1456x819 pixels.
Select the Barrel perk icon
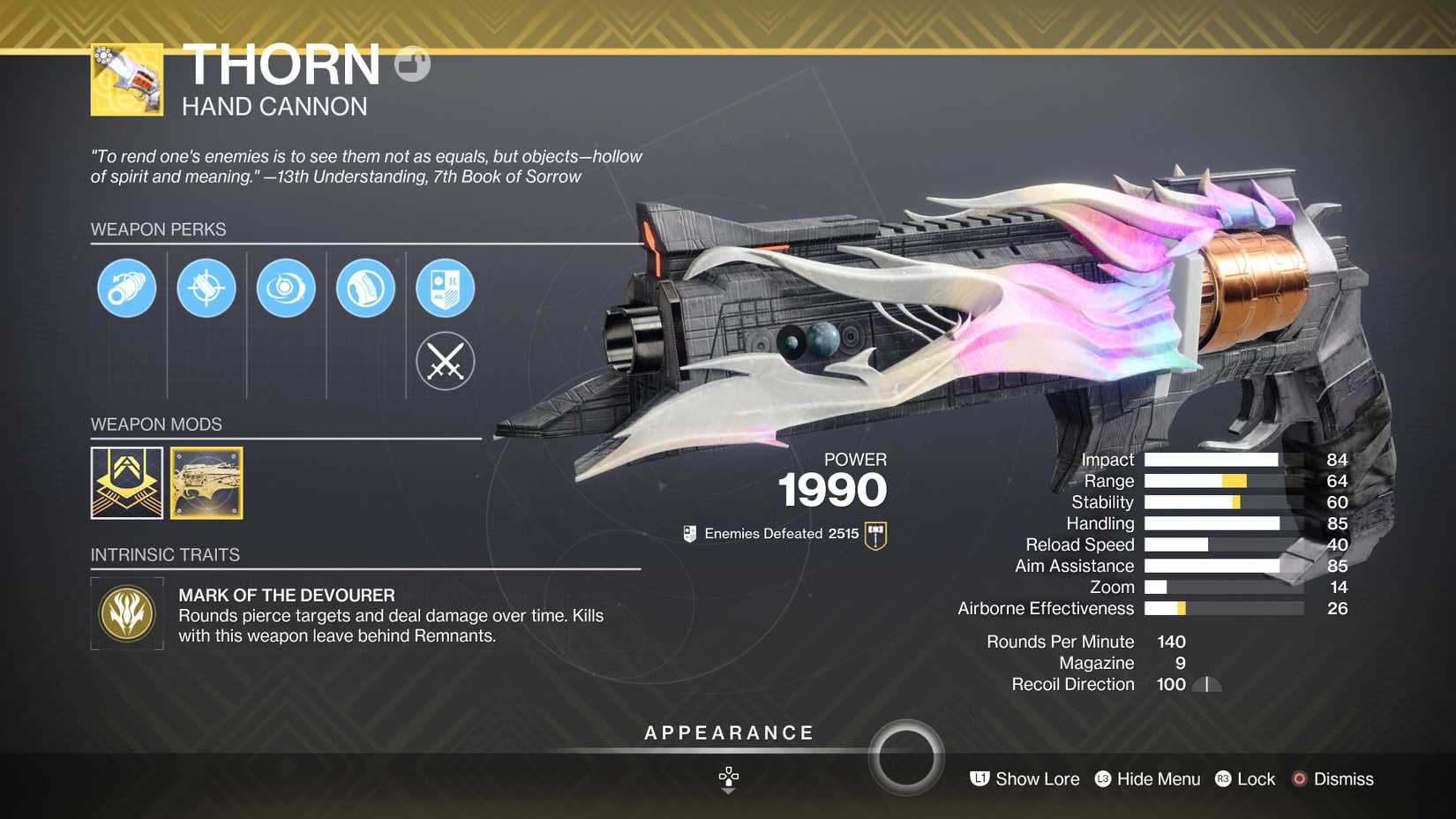(126, 289)
